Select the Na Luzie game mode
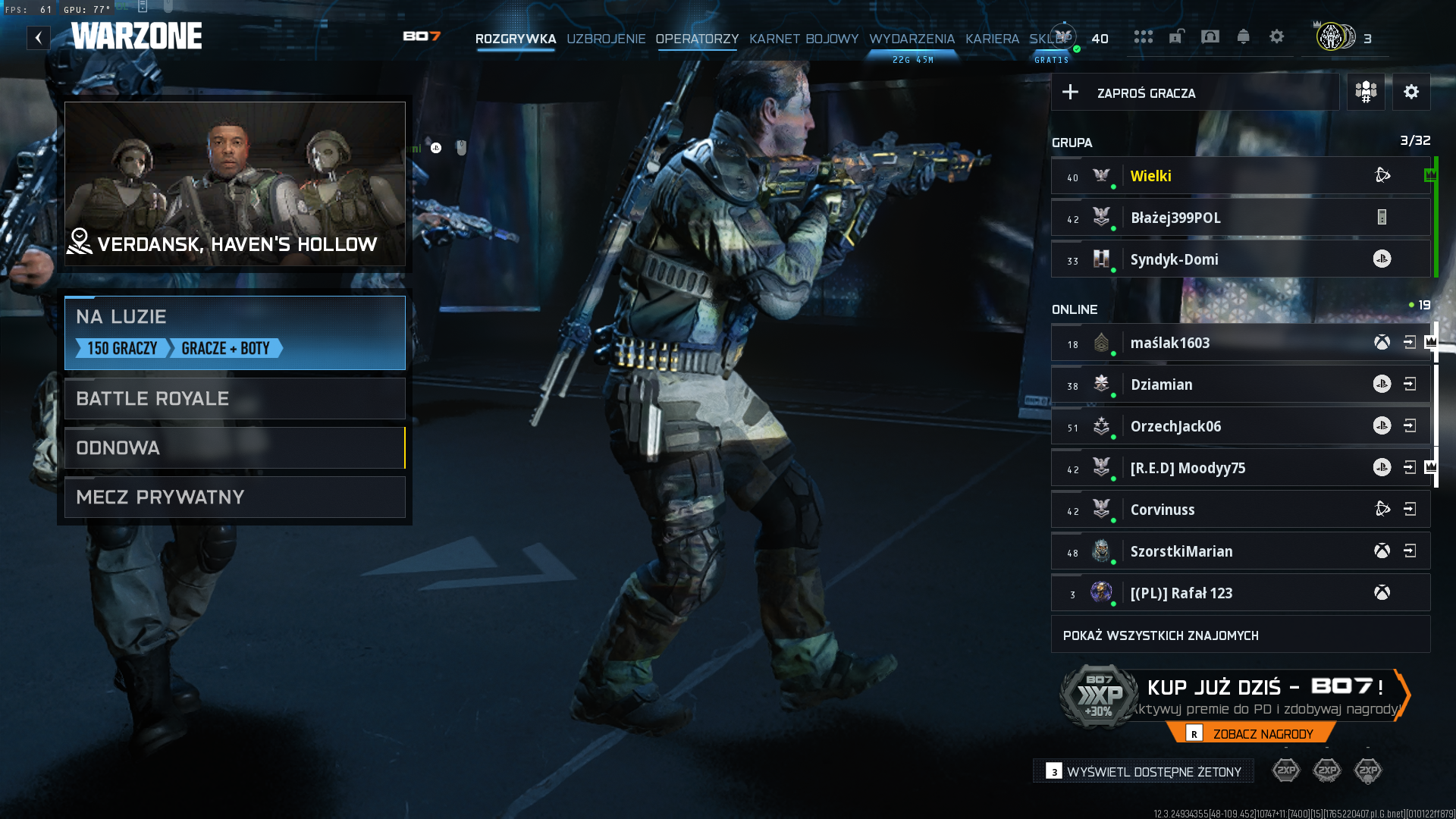The width and height of the screenshot is (1456, 819). [235, 332]
